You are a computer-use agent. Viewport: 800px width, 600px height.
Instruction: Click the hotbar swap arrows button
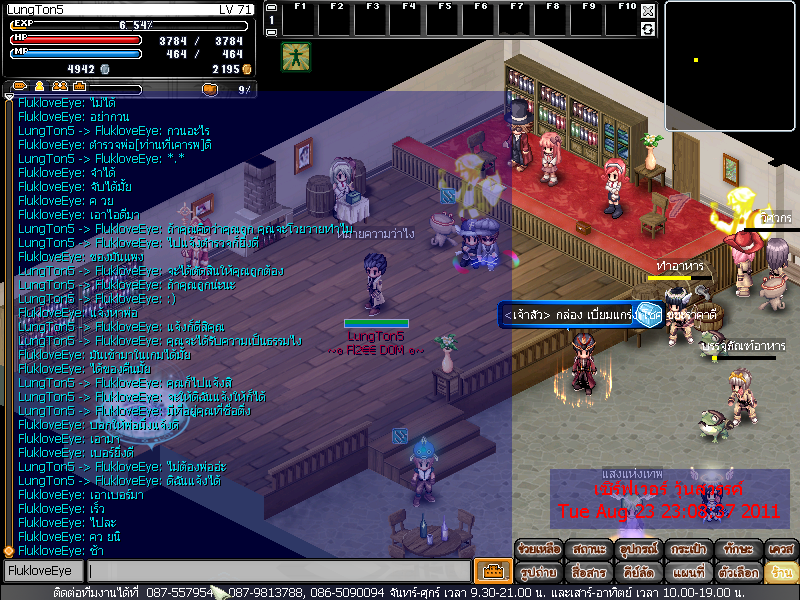(x=648, y=29)
